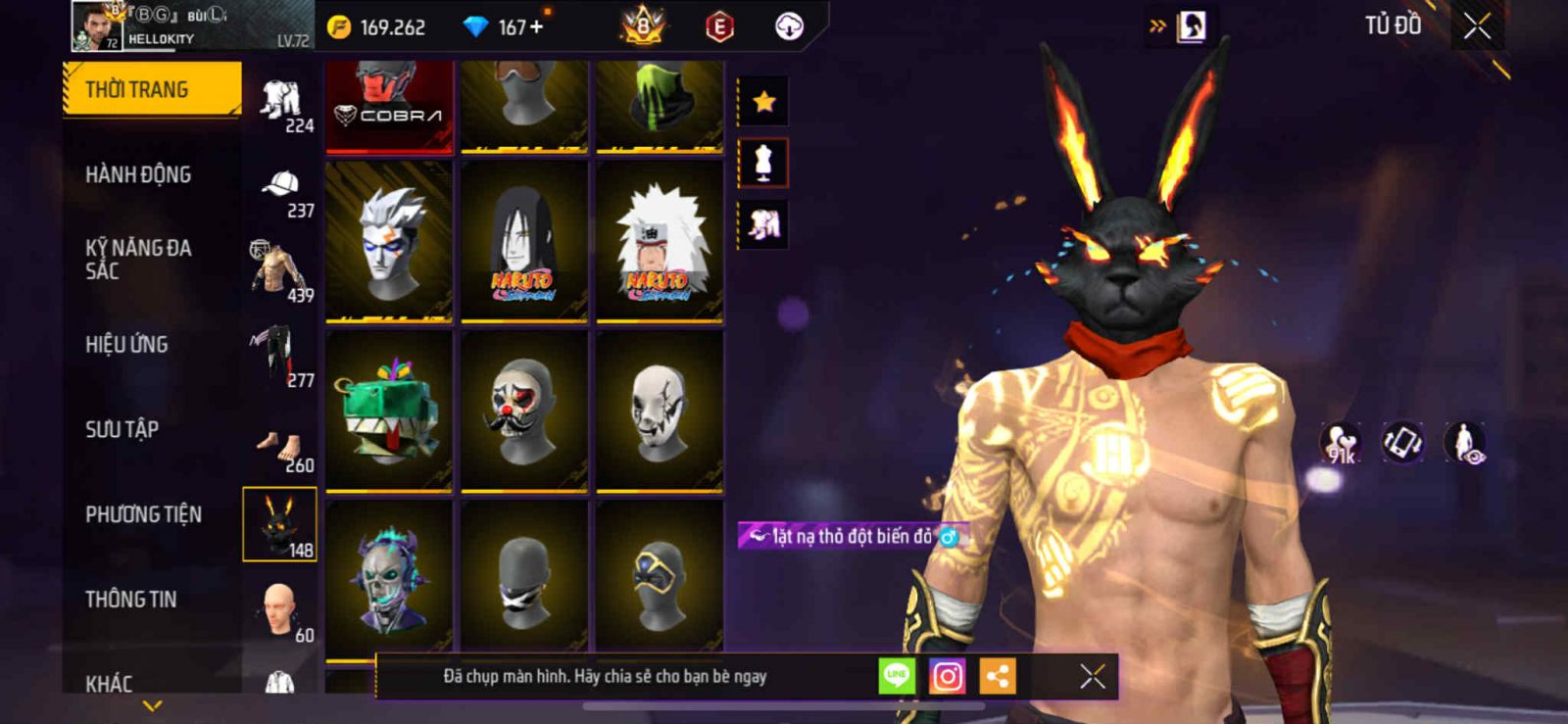Open the Thời Trang fashion tab
Viewport: 1568px width, 724px height.
point(151,89)
